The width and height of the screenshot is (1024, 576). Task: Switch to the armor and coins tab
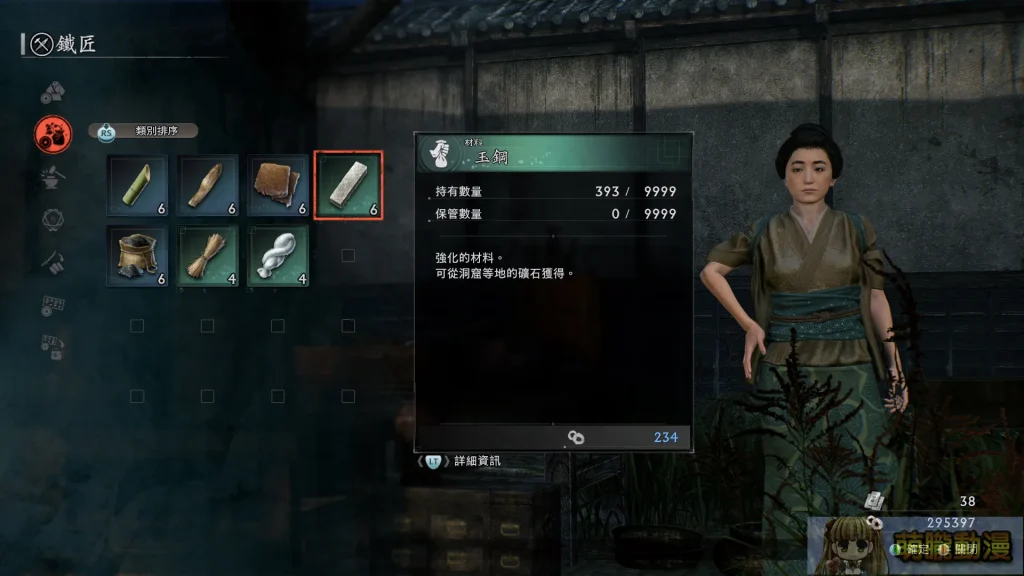point(52,93)
